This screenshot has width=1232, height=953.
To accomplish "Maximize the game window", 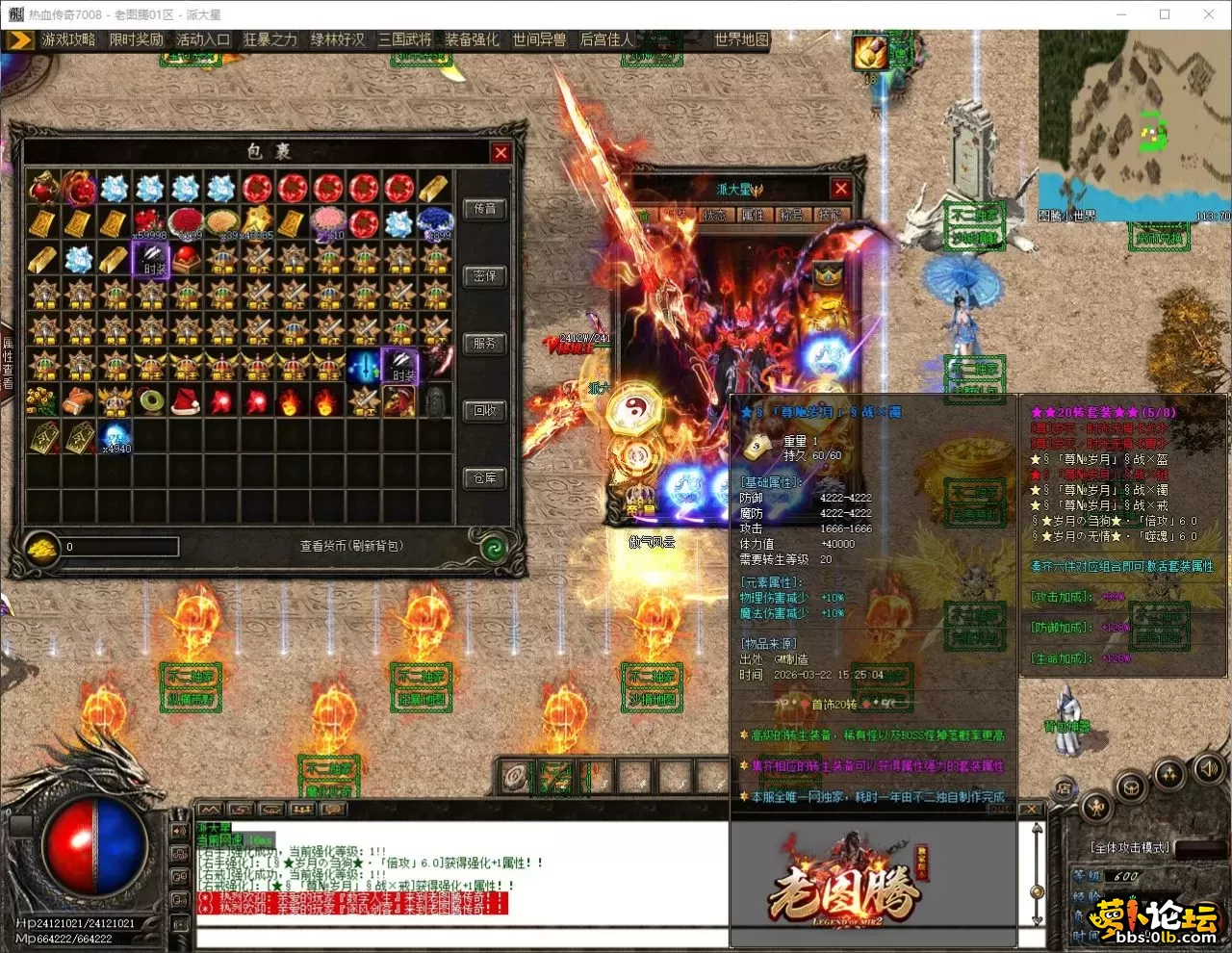I will tap(1165, 14).
